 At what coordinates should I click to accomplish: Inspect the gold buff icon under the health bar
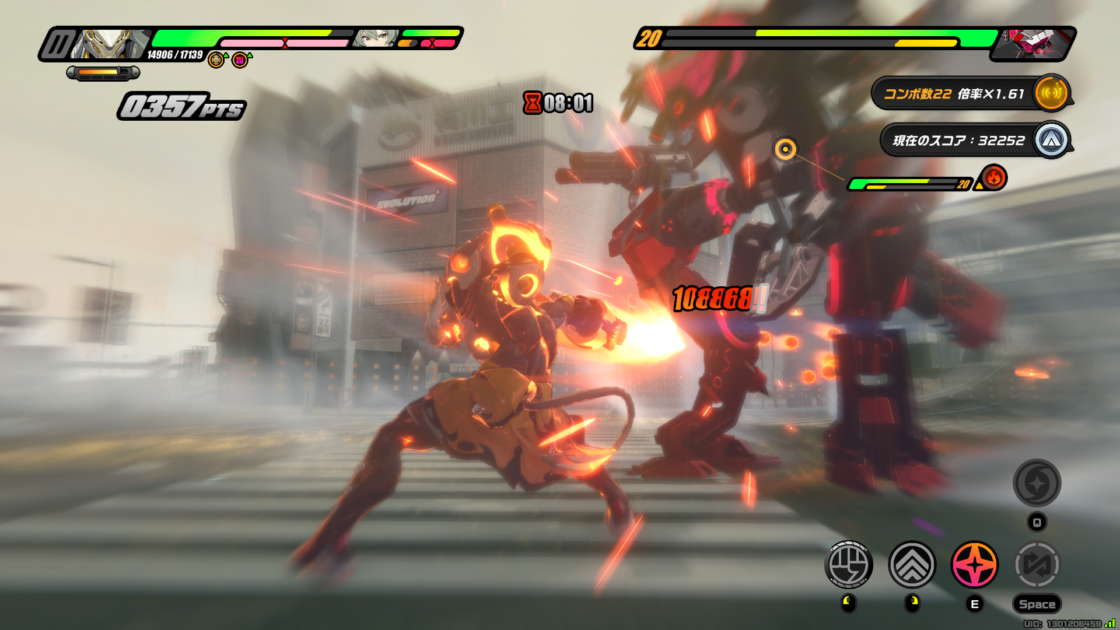[216, 61]
